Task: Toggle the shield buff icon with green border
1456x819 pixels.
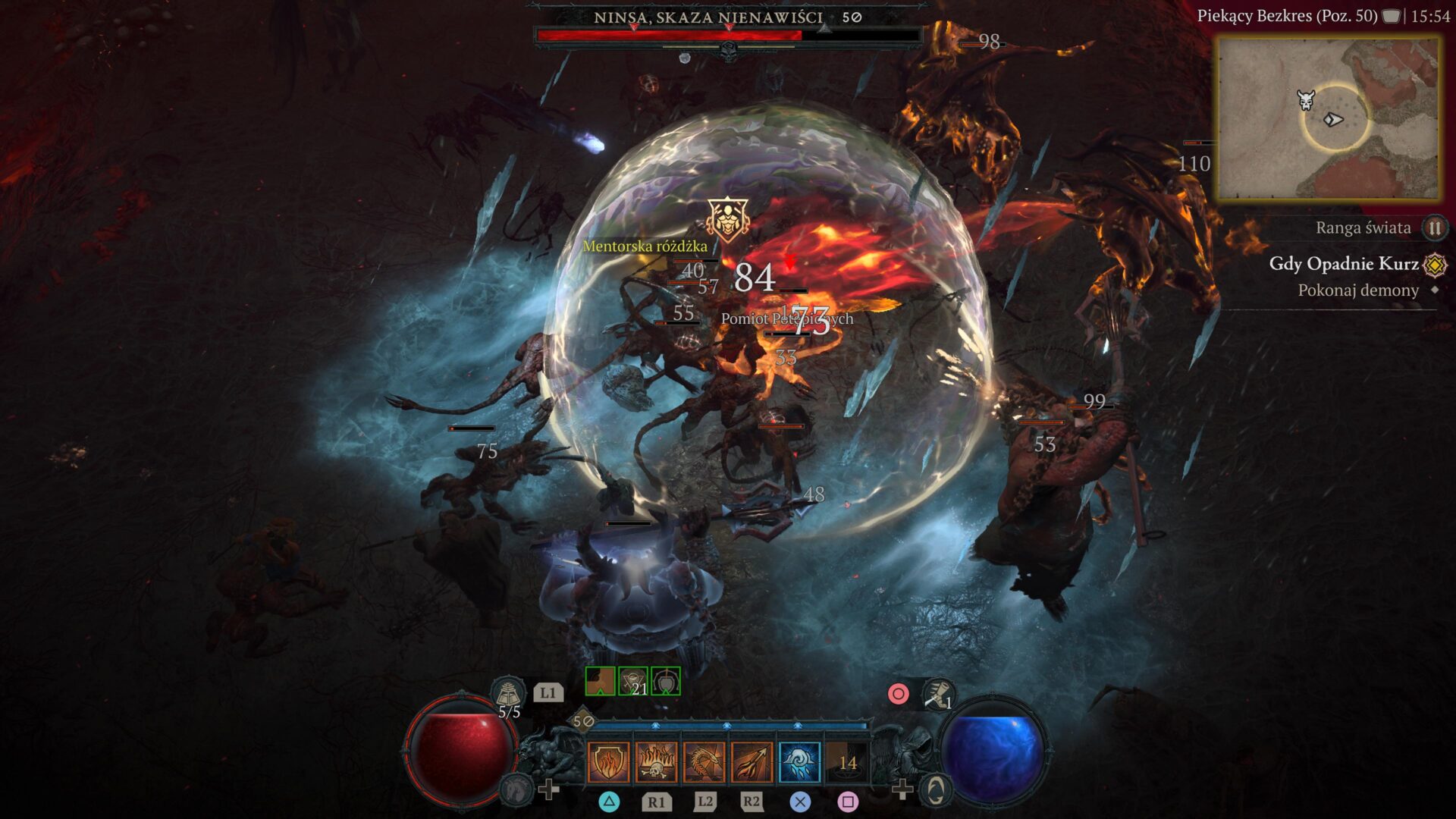Action: point(665,681)
